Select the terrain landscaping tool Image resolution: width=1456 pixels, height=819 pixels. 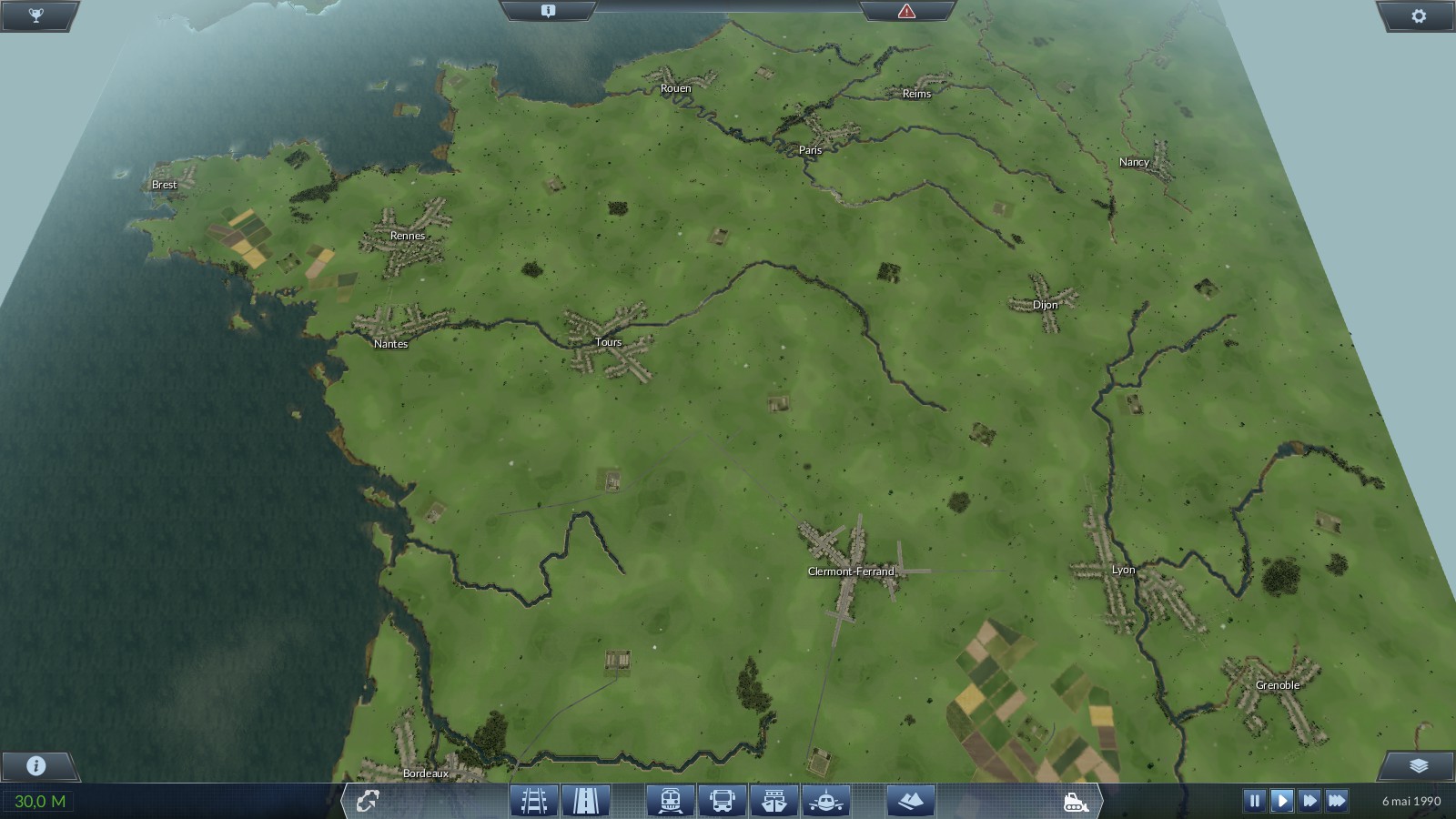coord(911,801)
